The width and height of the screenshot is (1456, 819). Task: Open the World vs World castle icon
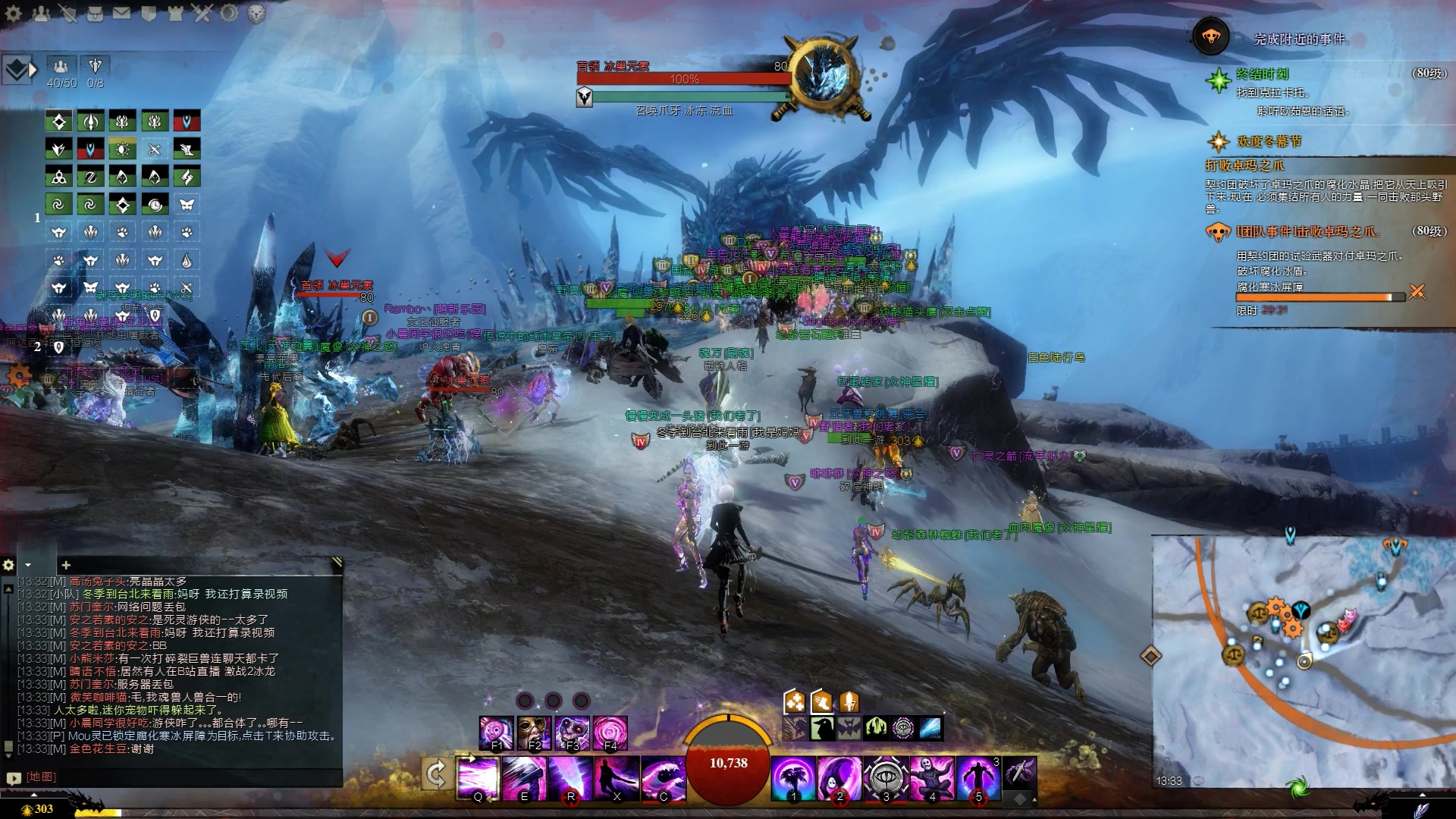point(176,13)
